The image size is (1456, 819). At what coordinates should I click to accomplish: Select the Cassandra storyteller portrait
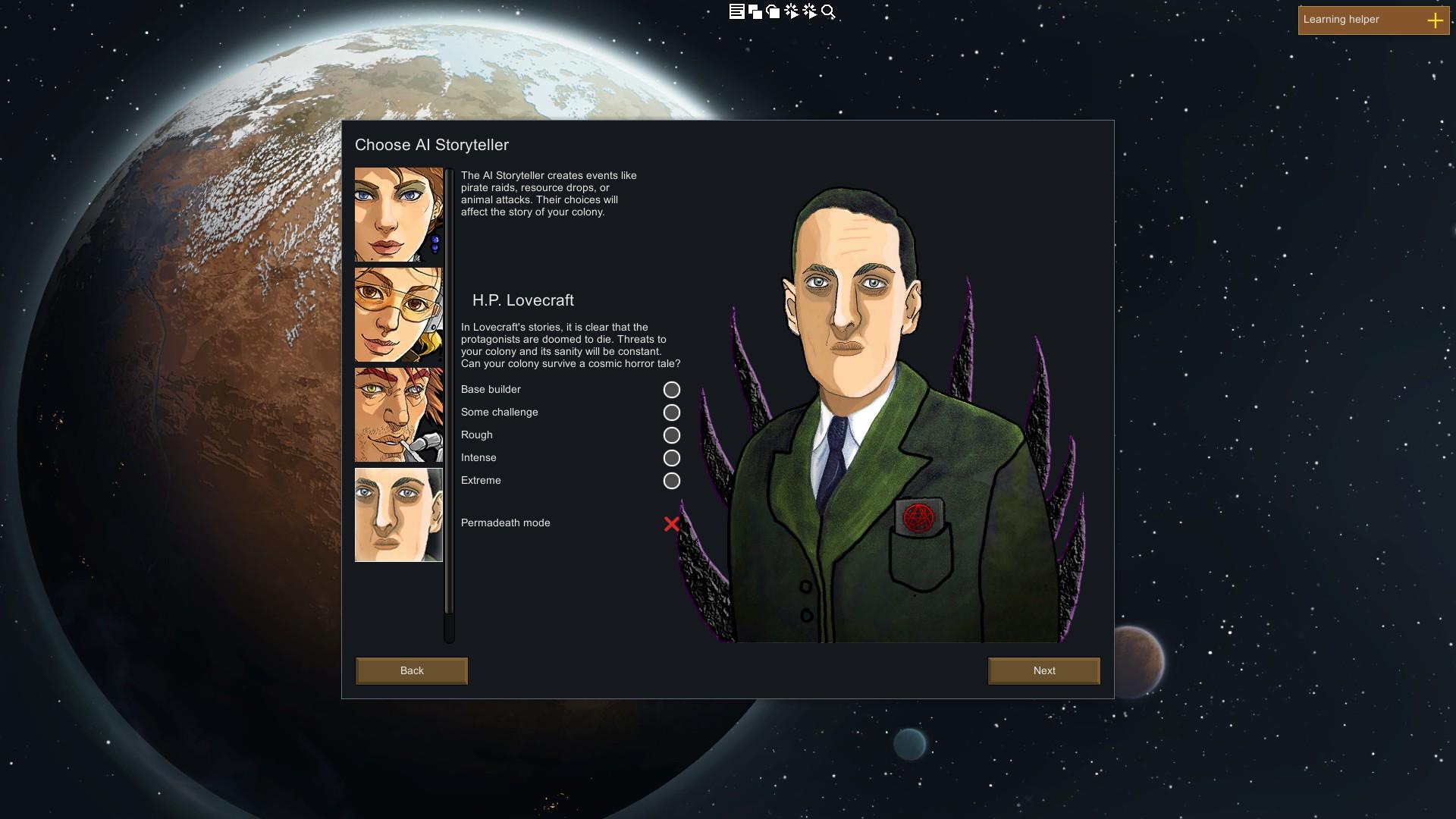tap(398, 215)
